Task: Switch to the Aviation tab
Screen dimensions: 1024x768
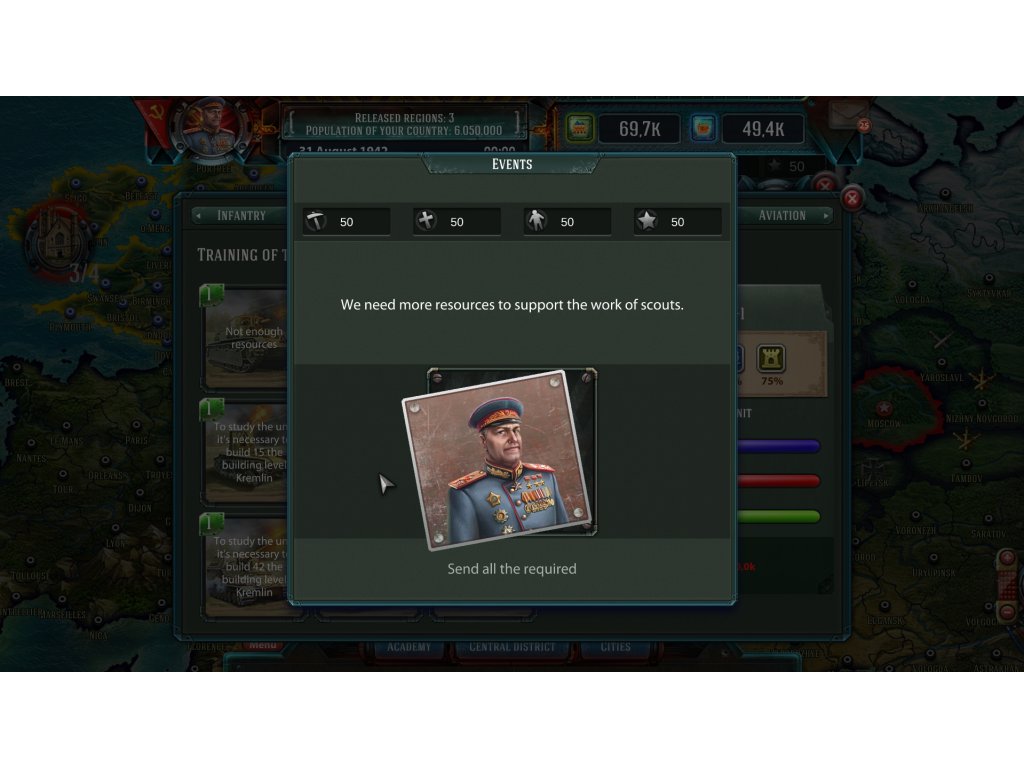Action: 782,215
